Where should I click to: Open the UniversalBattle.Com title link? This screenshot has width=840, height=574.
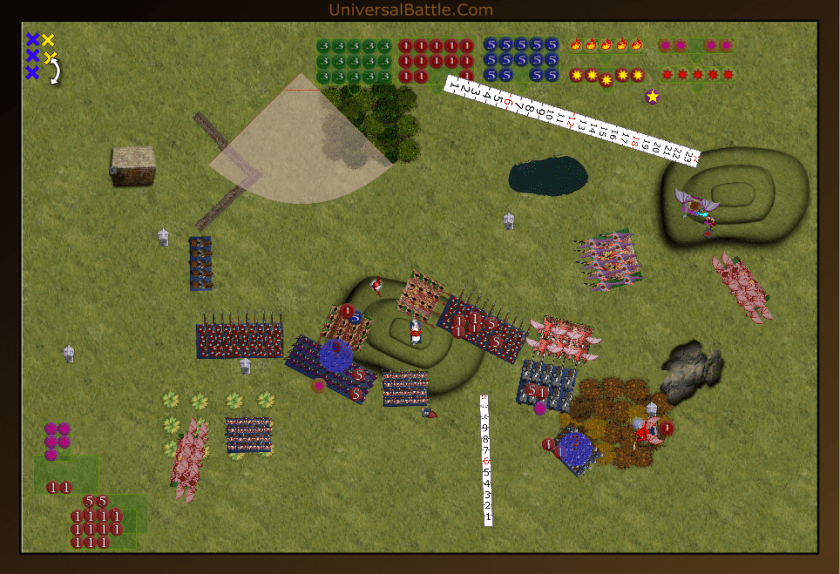coord(410,10)
